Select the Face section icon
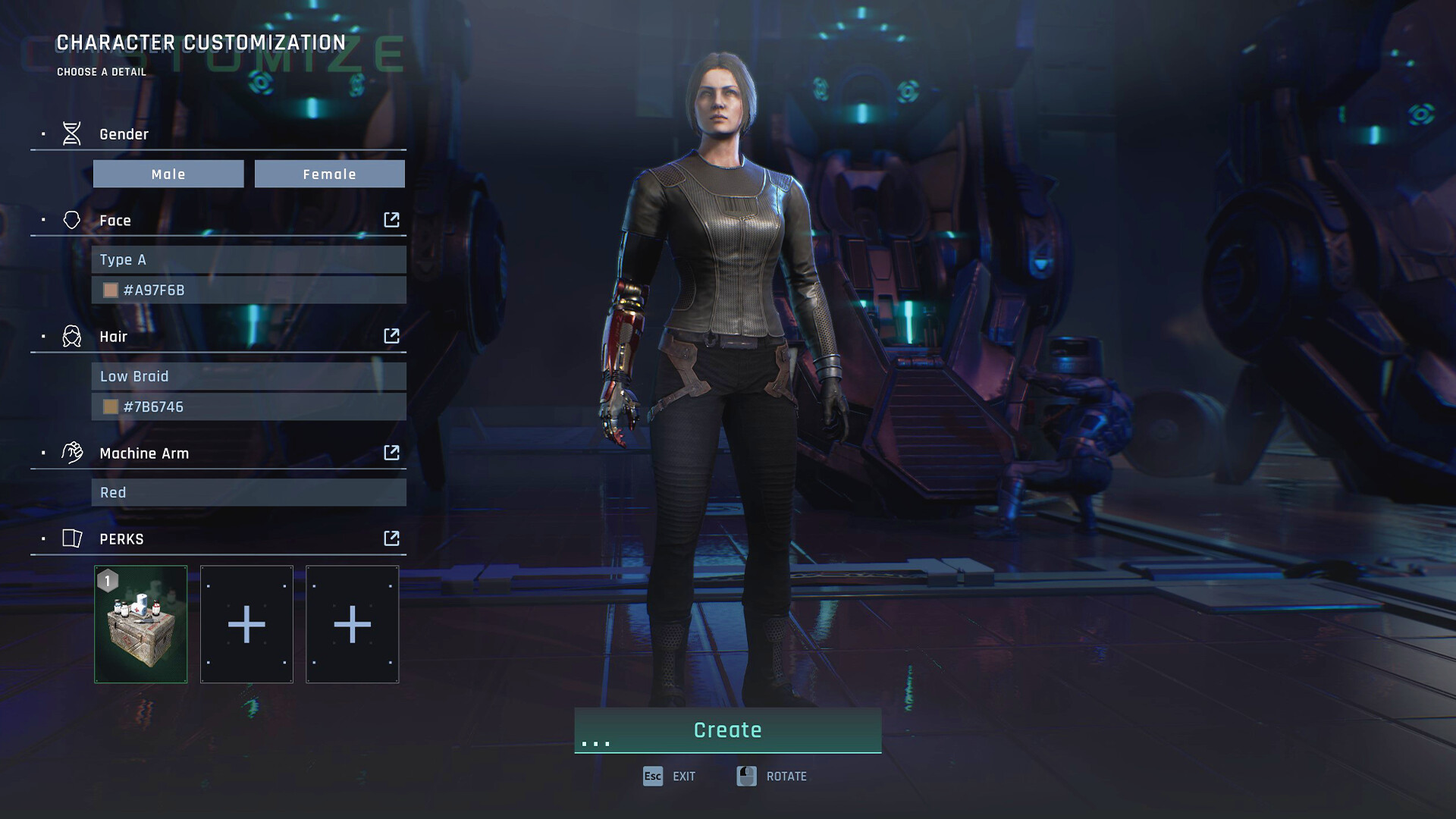The image size is (1456, 819). pyautogui.click(x=72, y=219)
